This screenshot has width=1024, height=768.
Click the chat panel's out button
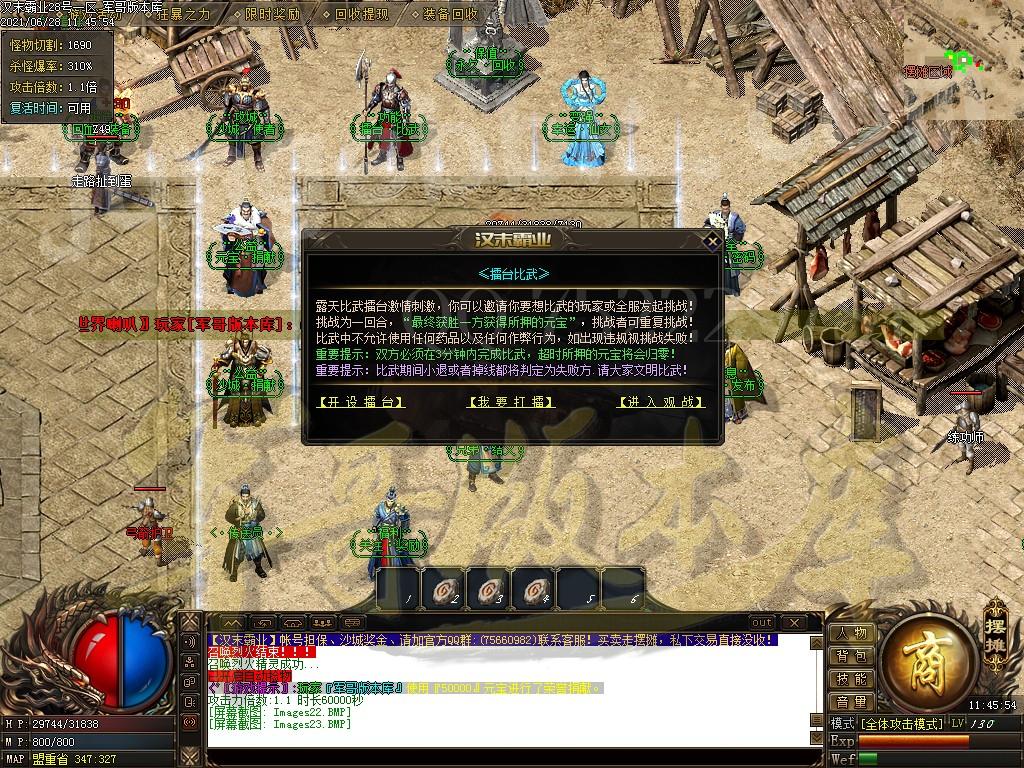pyautogui.click(x=762, y=622)
